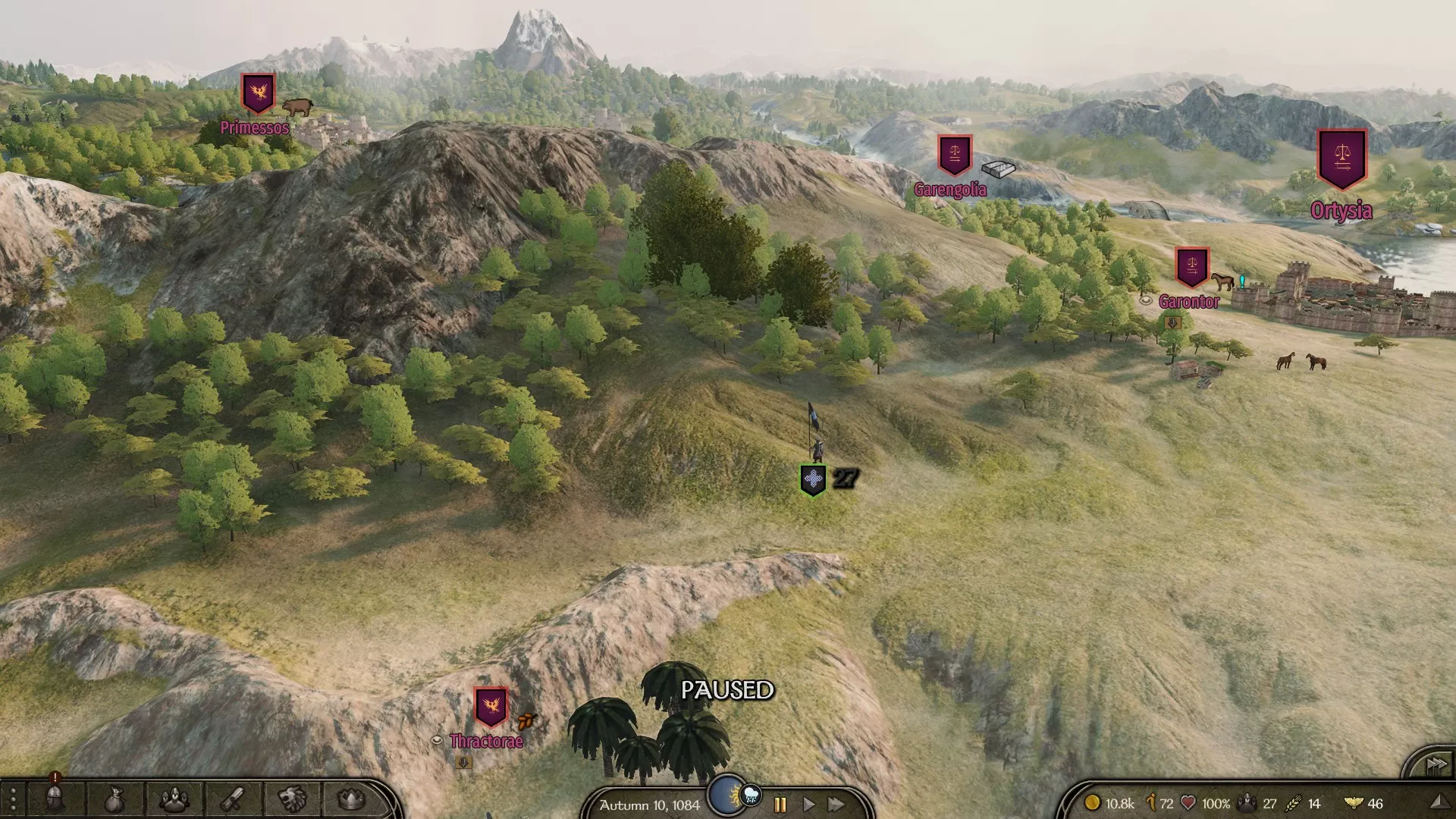Expand the stats bar with the triangle arrow
1456x819 pixels.
pyautogui.click(x=1439, y=800)
